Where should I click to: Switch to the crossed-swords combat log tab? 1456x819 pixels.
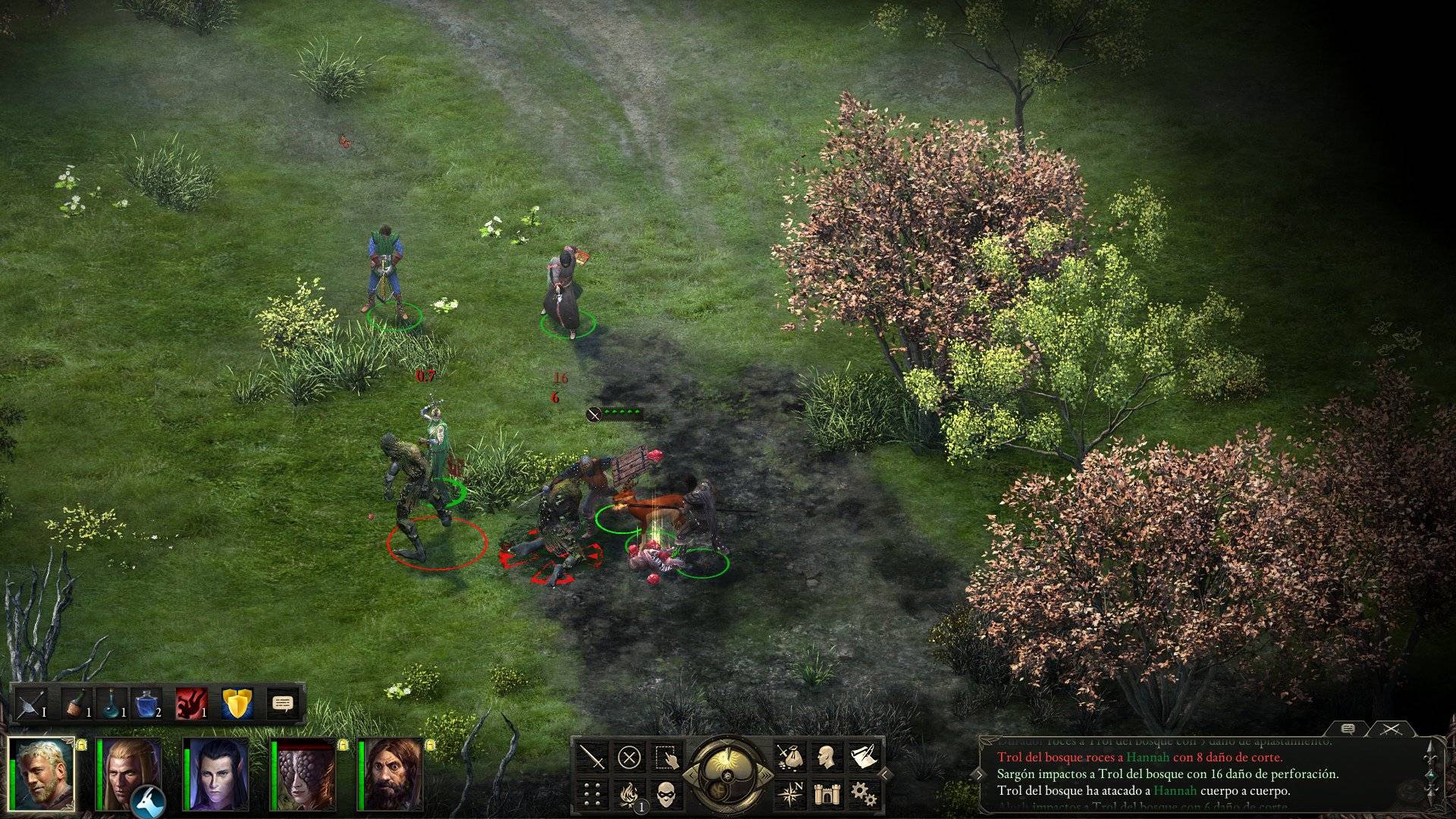(1391, 730)
